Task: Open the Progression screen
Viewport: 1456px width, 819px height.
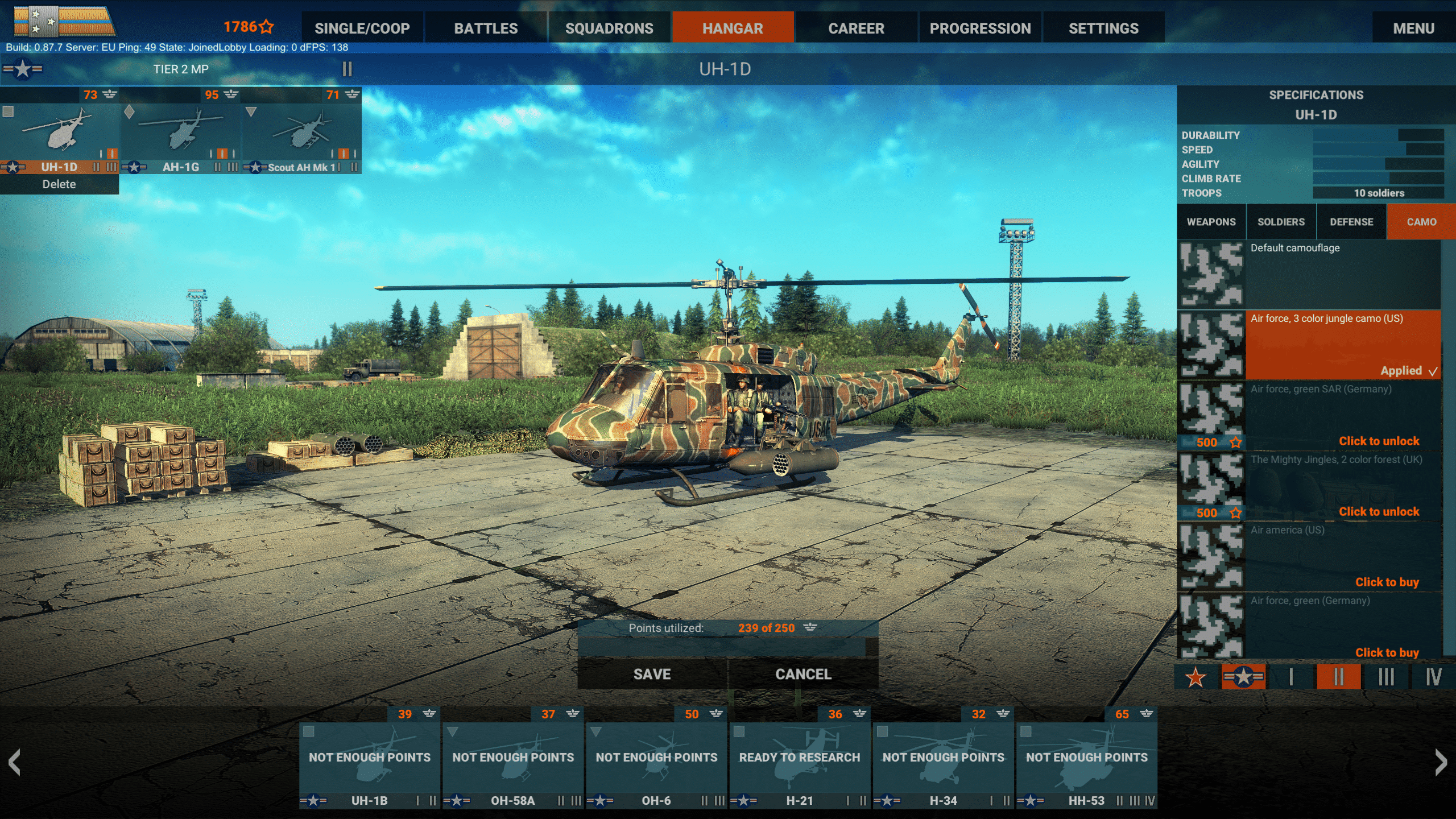Action: pos(980,28)
